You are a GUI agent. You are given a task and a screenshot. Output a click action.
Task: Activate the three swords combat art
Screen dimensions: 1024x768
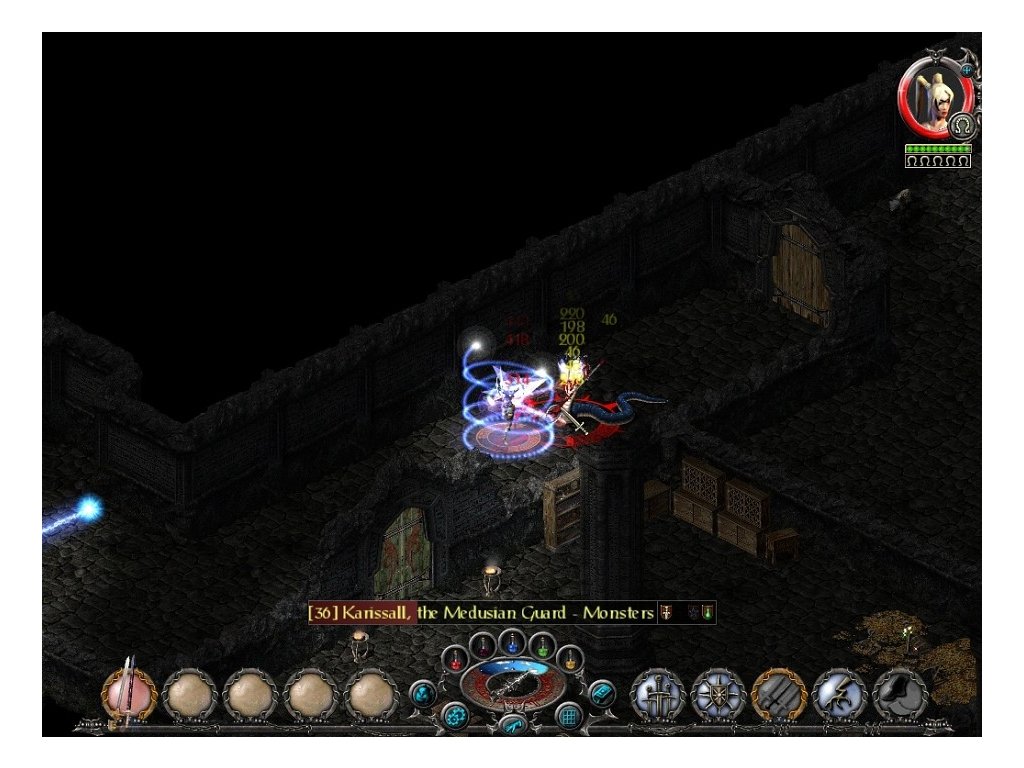click(658, 693)
